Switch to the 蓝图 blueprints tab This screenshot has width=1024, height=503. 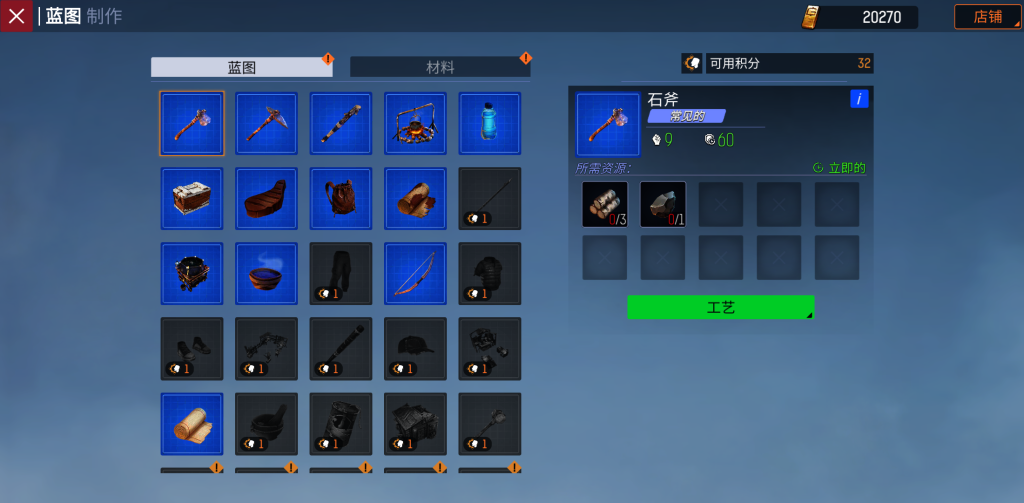pos(241,67)
